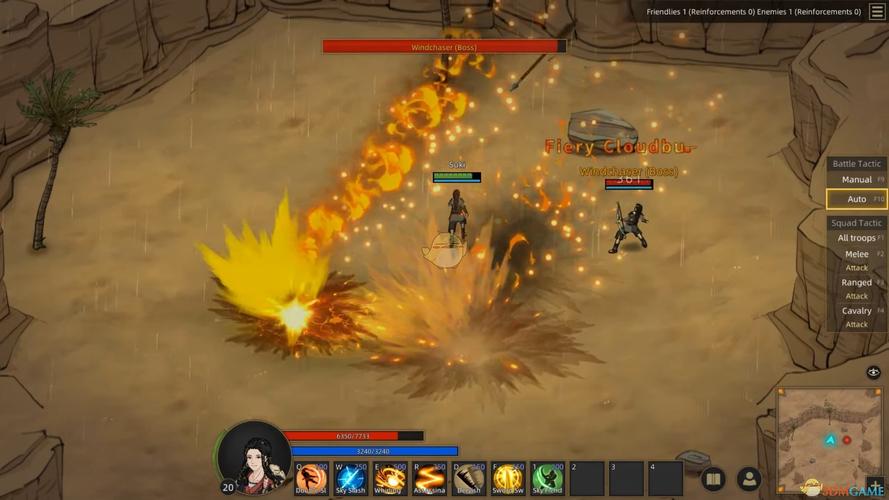Trigger the Assassinate skill icon

click(430, 479)
